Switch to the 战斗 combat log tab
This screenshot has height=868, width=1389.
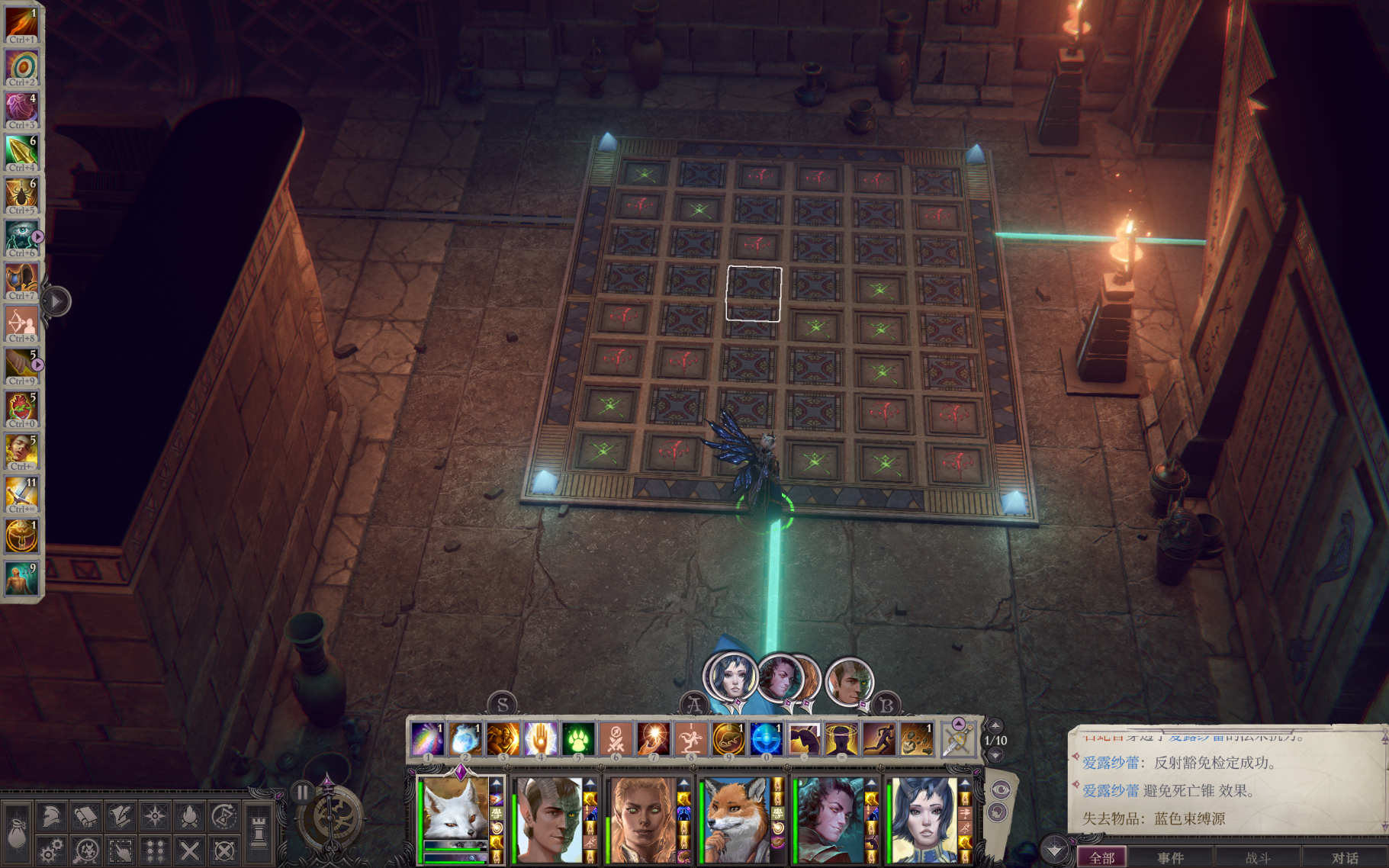[x=1257, y=858]
